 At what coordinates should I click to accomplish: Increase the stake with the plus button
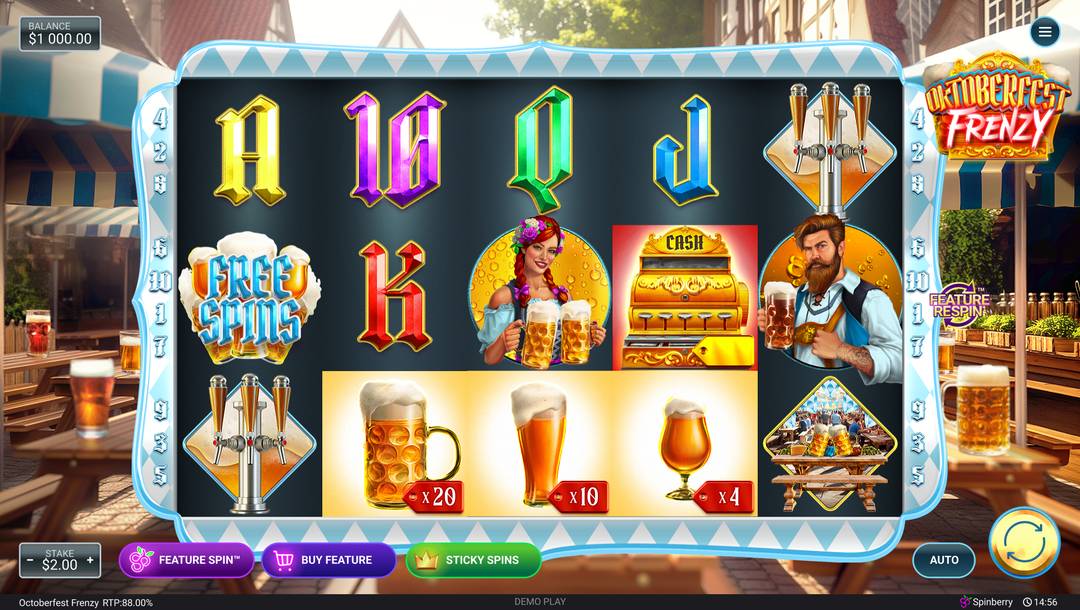pos(90,561)
